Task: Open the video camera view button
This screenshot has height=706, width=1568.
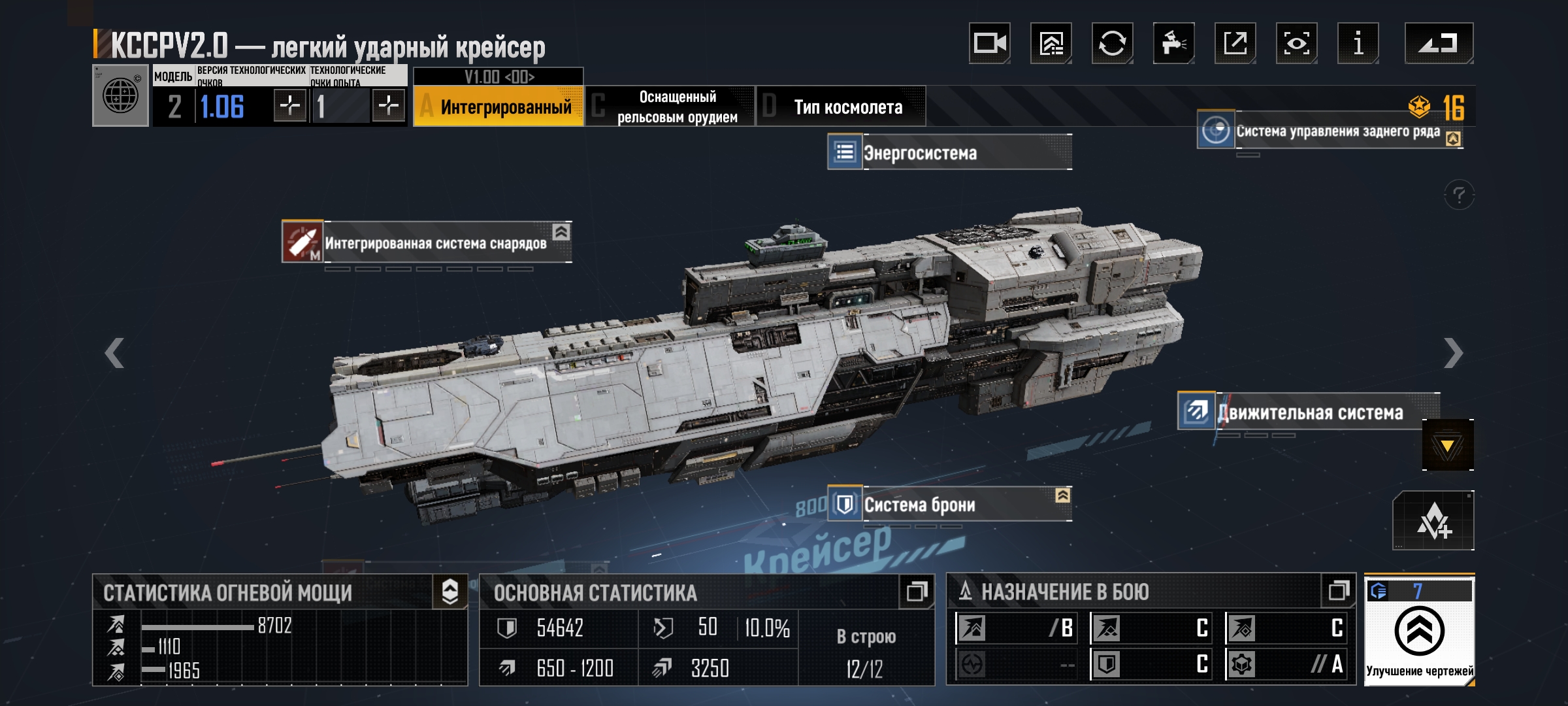Action: pyautogui.click(x=989, y=44)
